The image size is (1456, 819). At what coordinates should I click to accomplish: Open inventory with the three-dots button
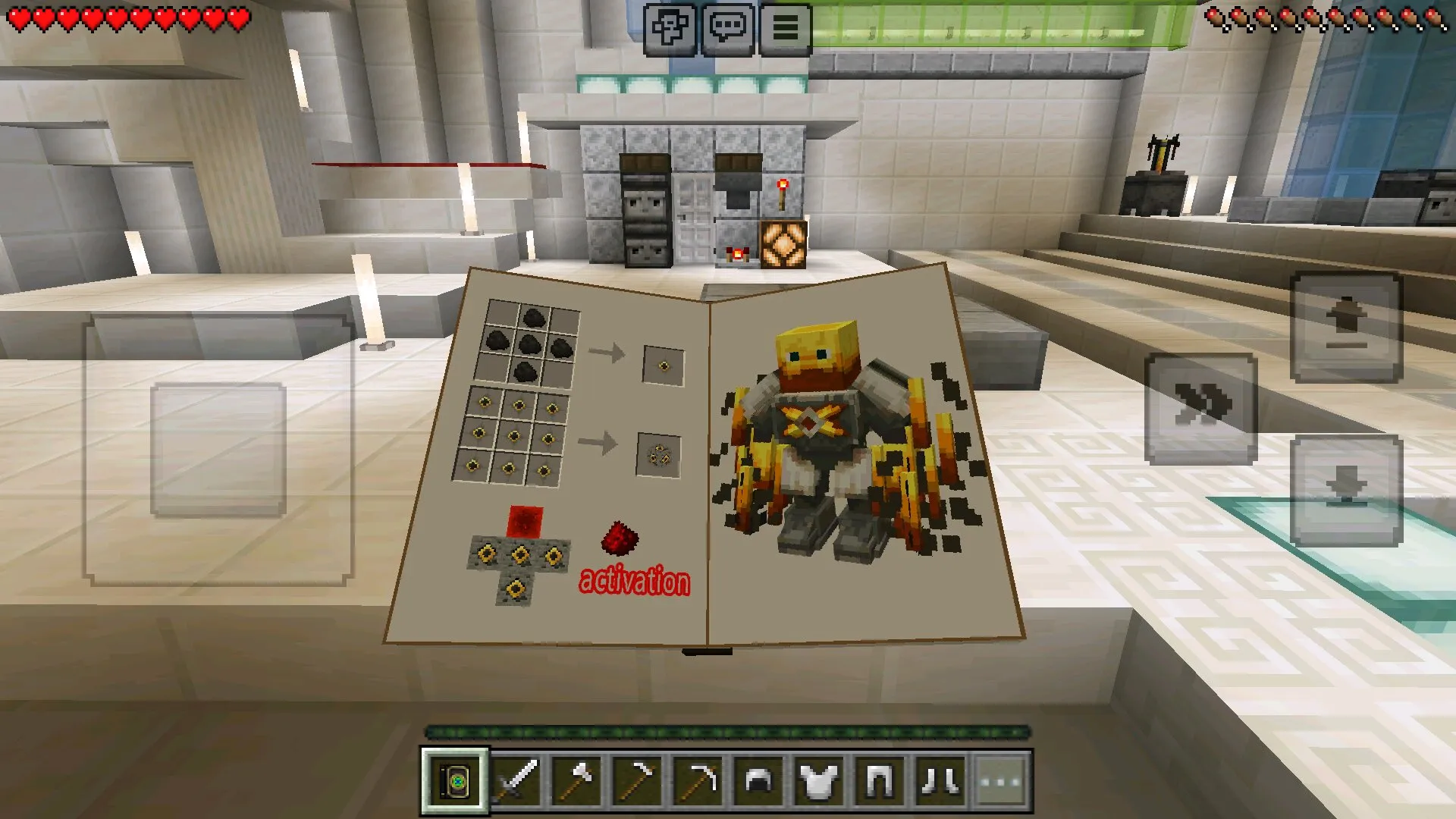tap(1002, 780)
